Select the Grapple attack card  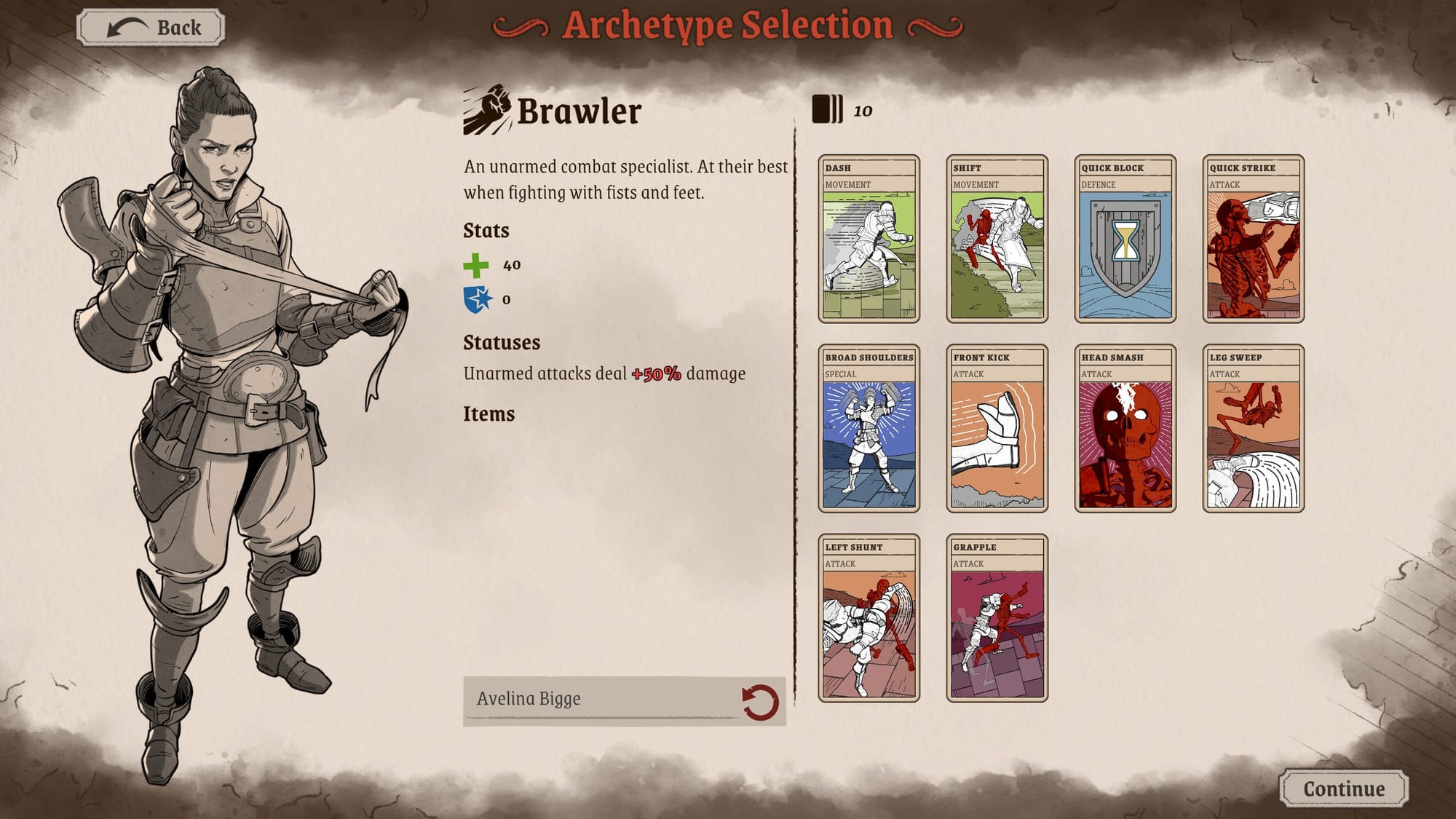click(x=996, y=619)
